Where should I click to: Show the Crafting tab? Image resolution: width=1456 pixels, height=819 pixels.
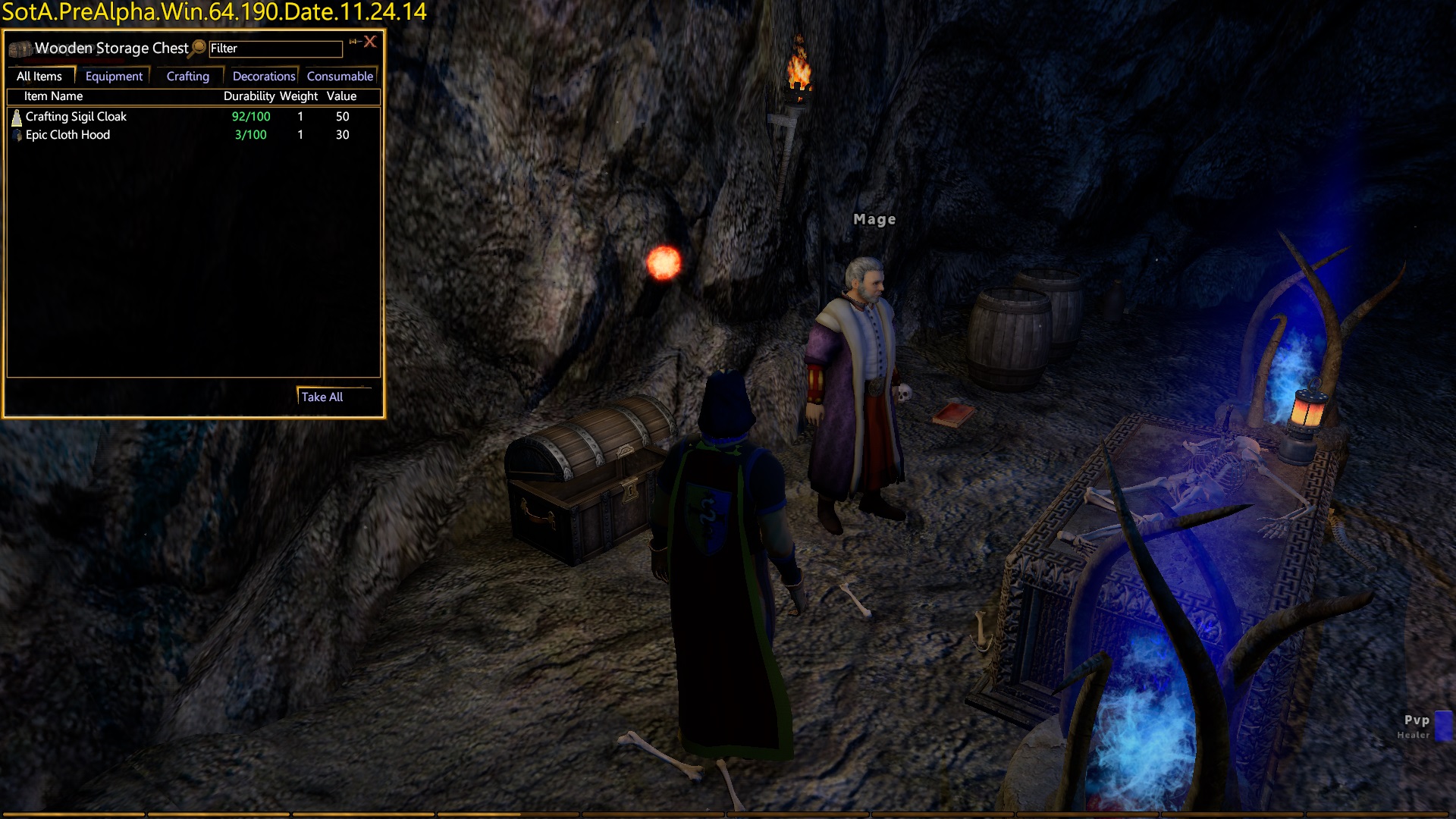pos(187,77)
